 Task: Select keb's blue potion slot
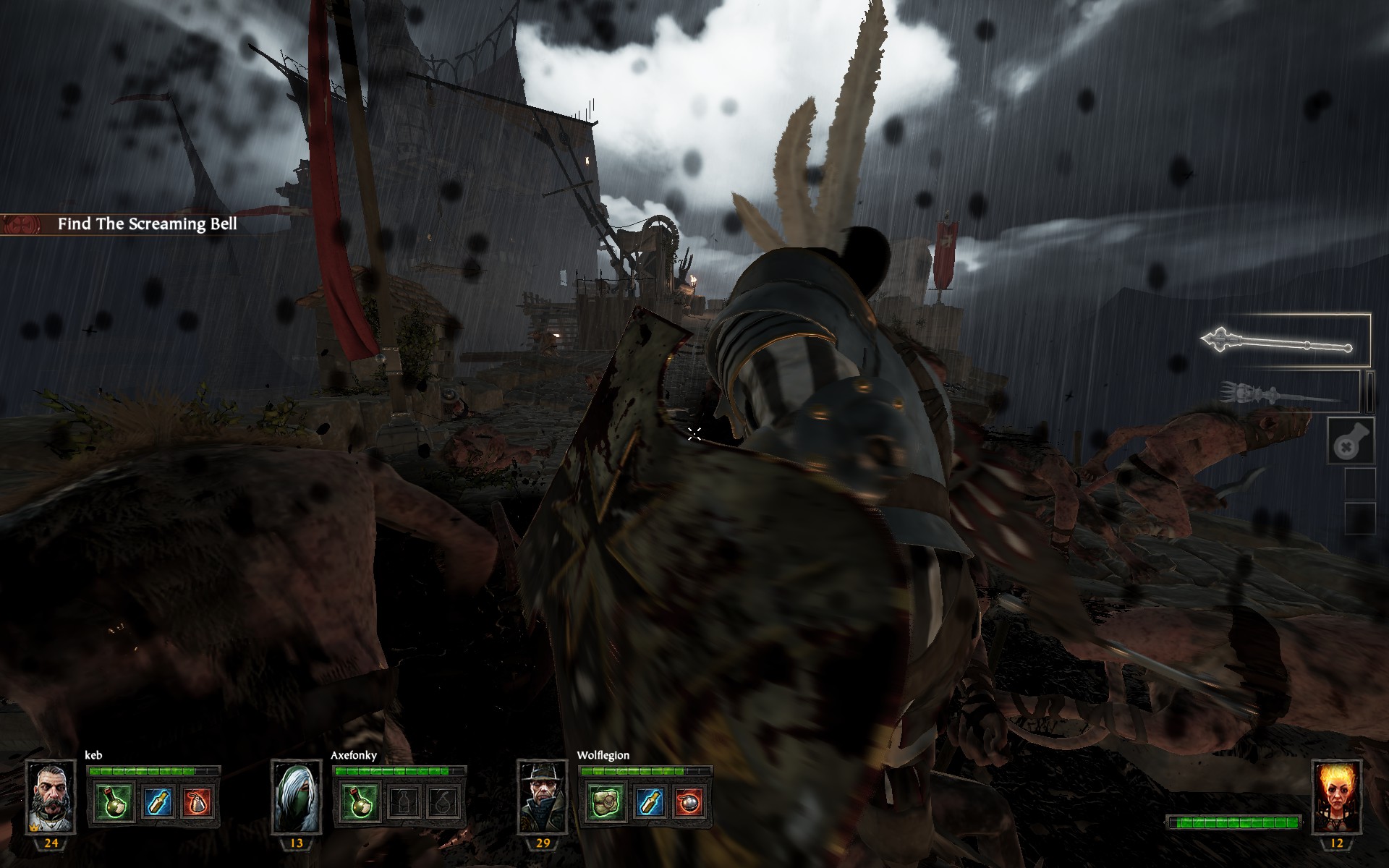pos(156,801)
